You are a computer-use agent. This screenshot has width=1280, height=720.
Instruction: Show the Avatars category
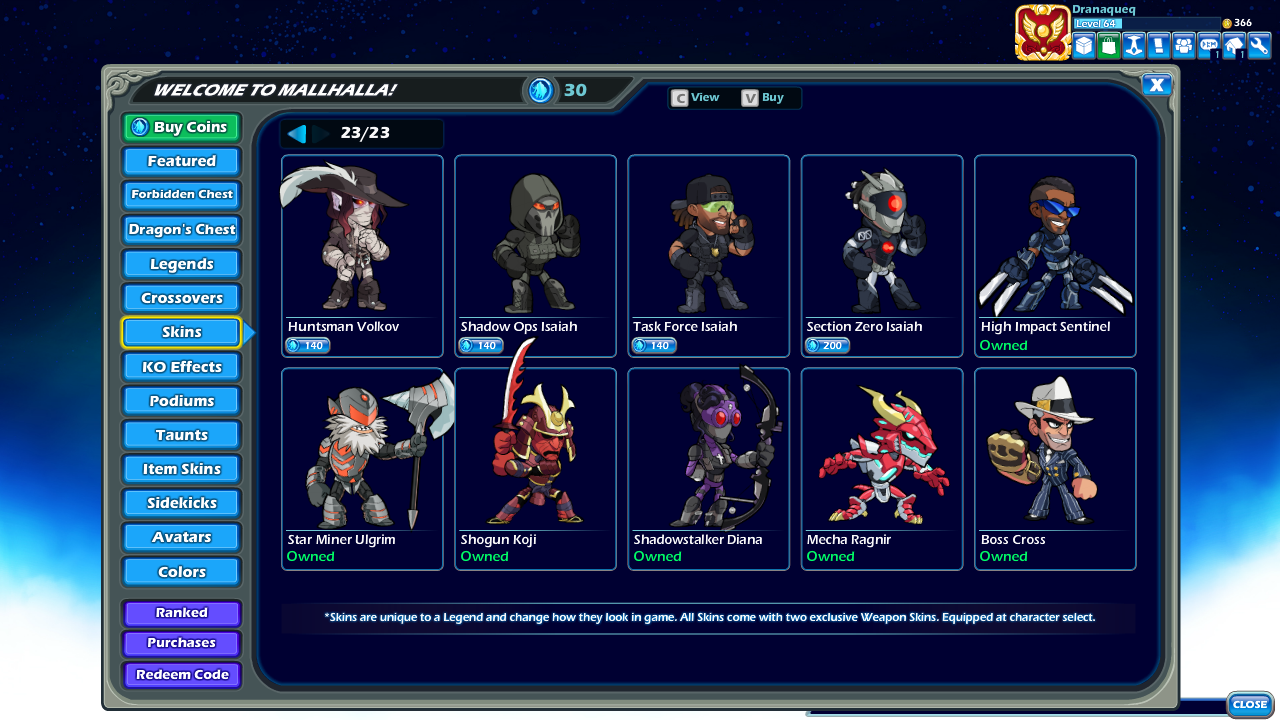[x=181, y=537]
